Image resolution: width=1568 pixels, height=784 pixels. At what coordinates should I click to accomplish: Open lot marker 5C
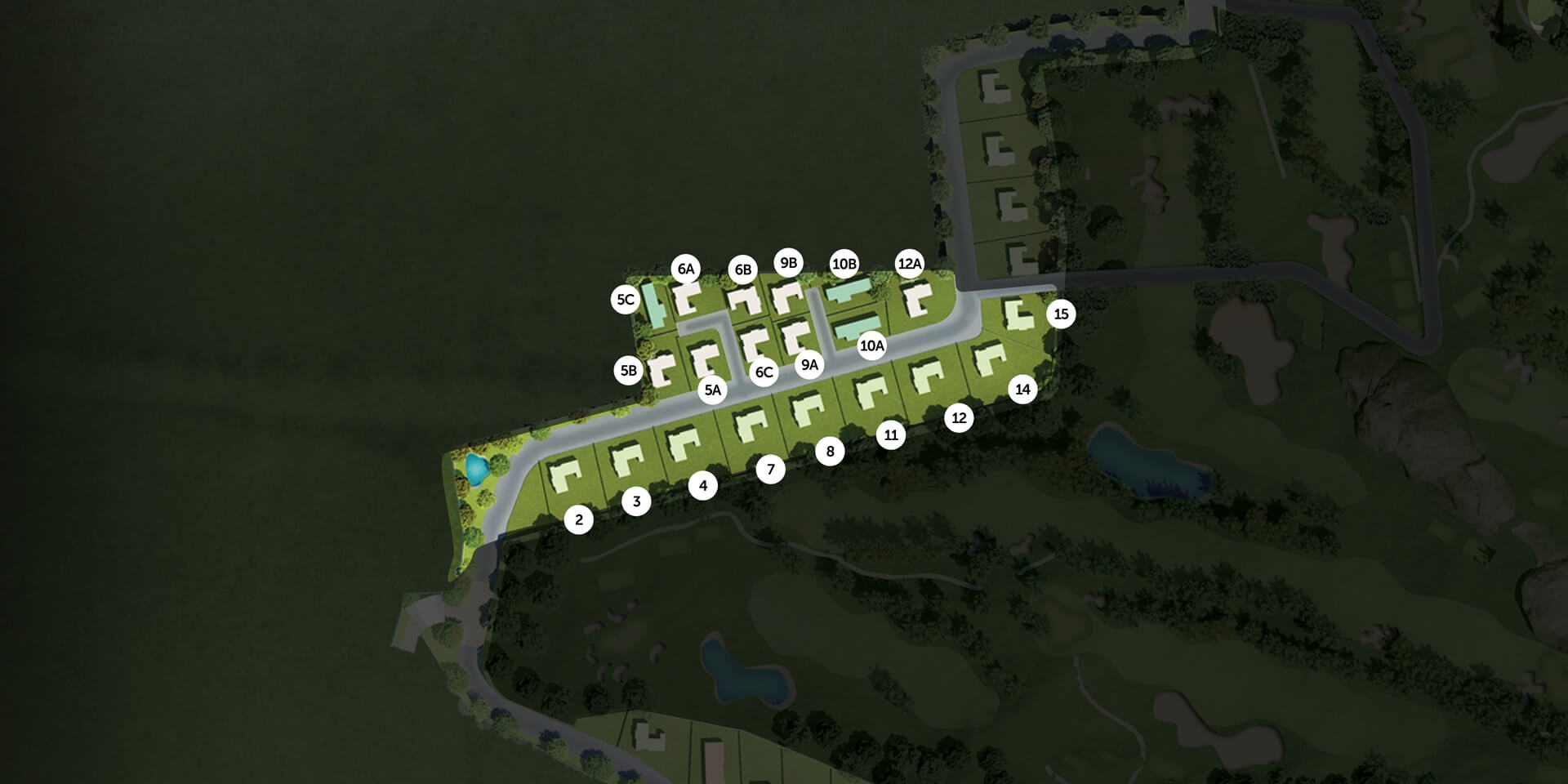pos(626,300)
